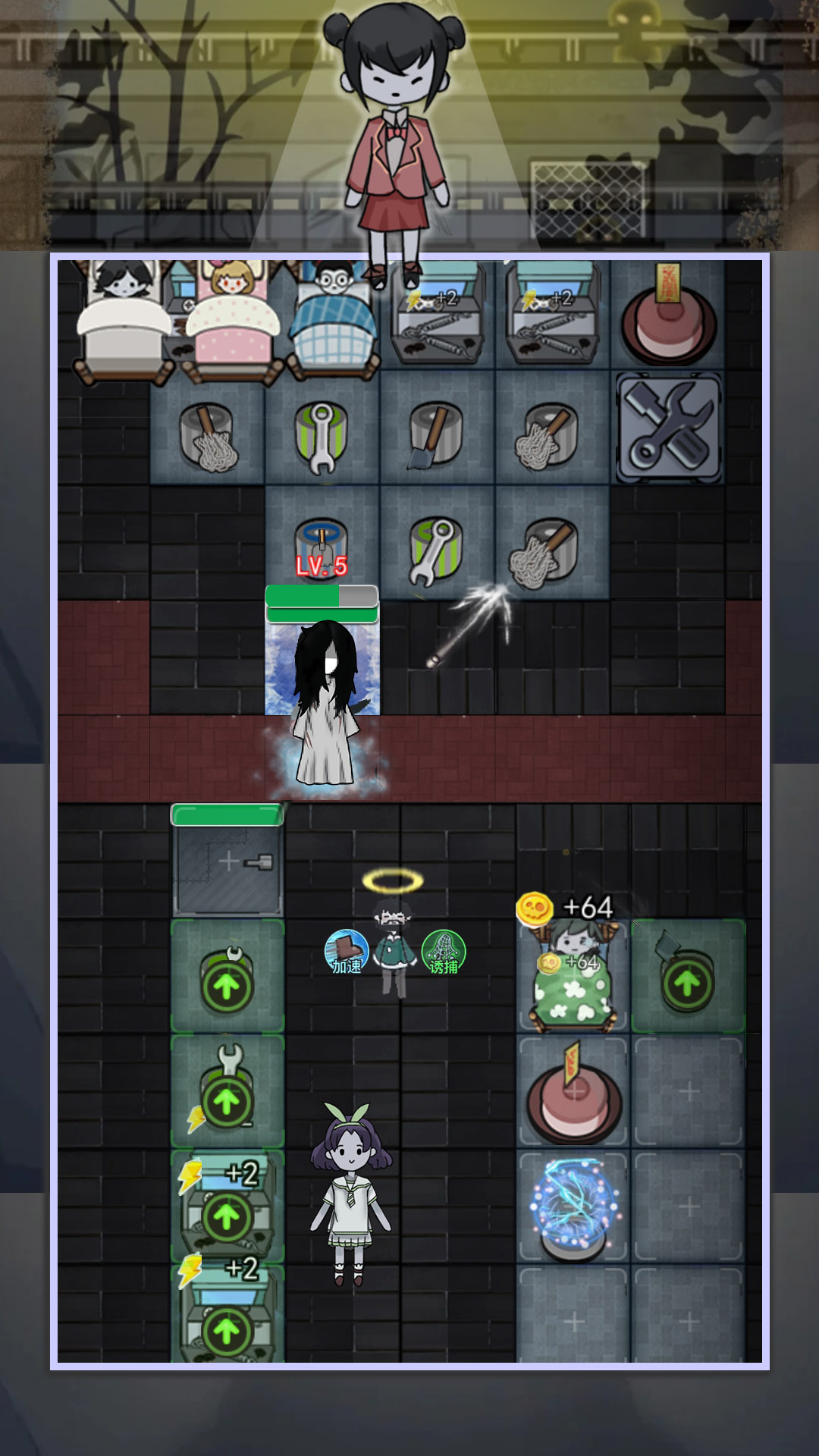Viewport: 819px width, 1456px height.
Task: Use the 诱捕 trap net skill
Action: click(443, 952)
